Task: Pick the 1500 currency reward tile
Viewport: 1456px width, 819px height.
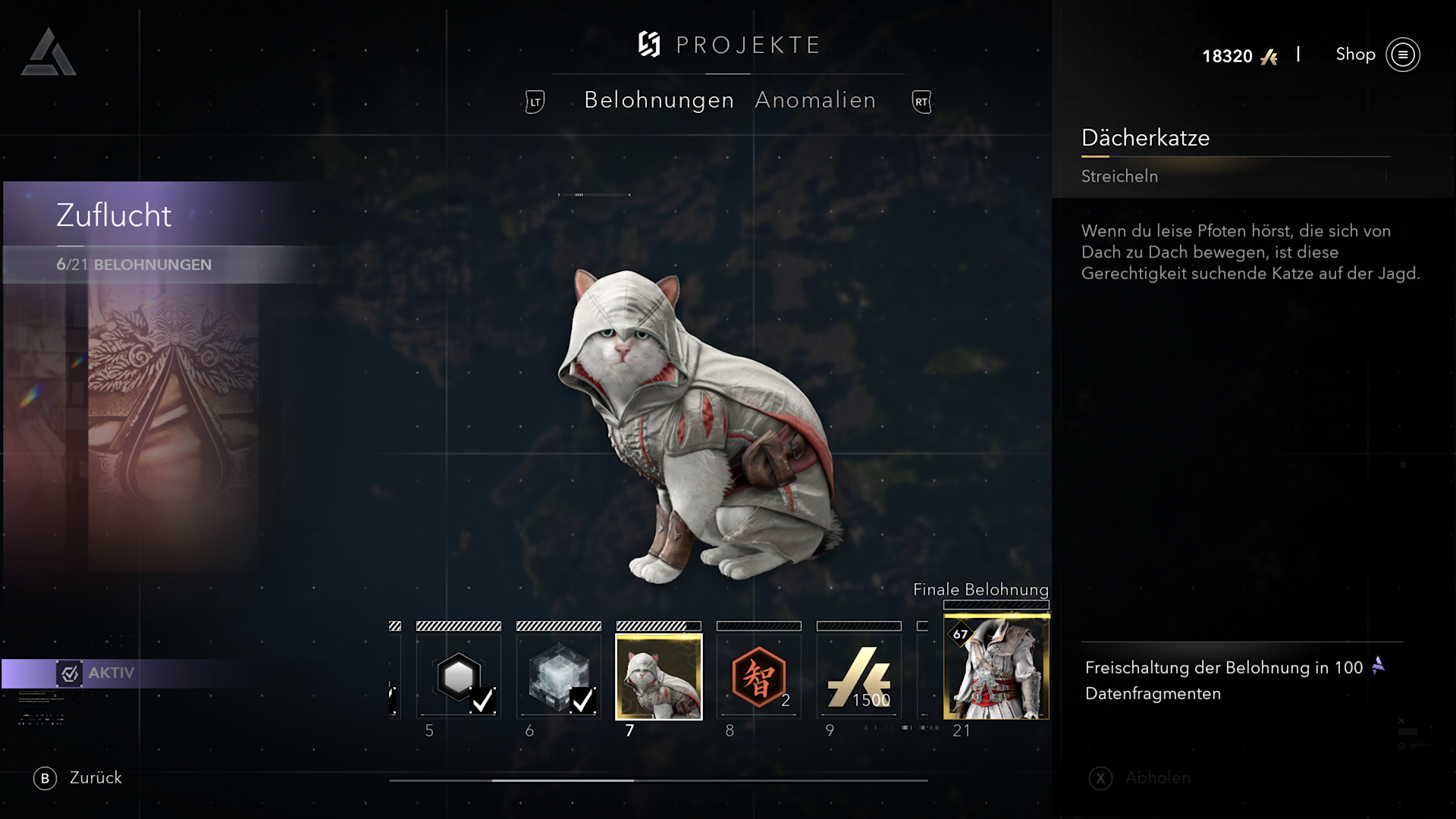Action: (x=859, y=676)
